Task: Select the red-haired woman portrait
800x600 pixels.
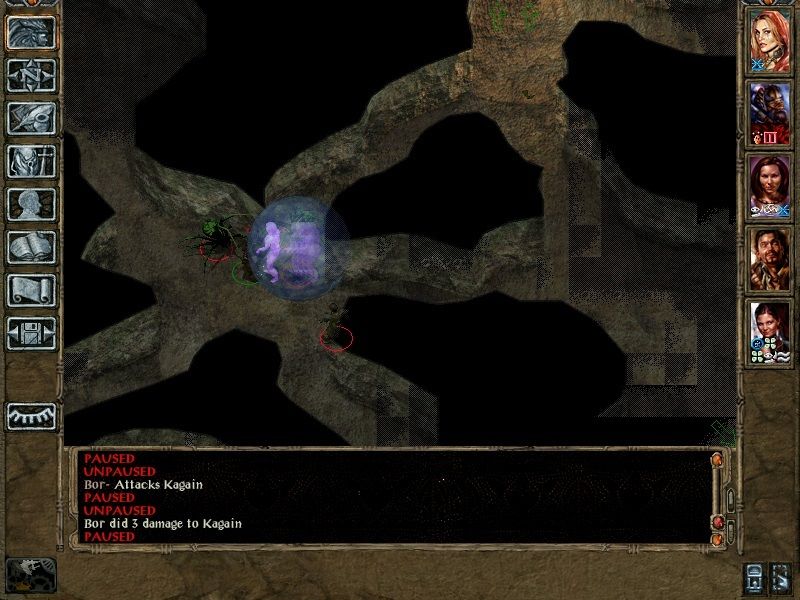Action: [770, 40]
